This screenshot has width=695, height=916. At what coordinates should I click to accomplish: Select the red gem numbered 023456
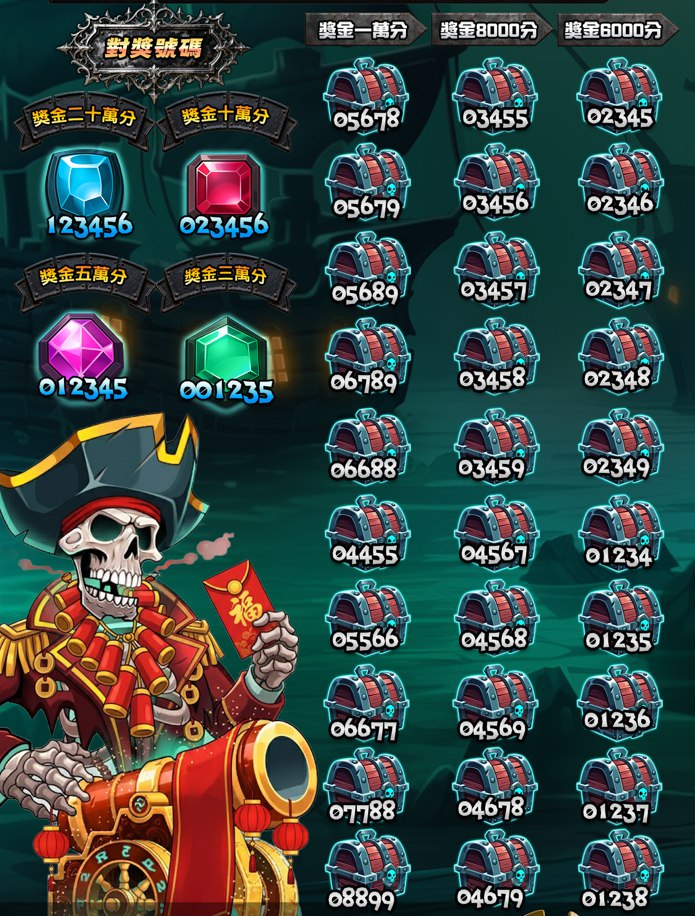pos(224,186)
